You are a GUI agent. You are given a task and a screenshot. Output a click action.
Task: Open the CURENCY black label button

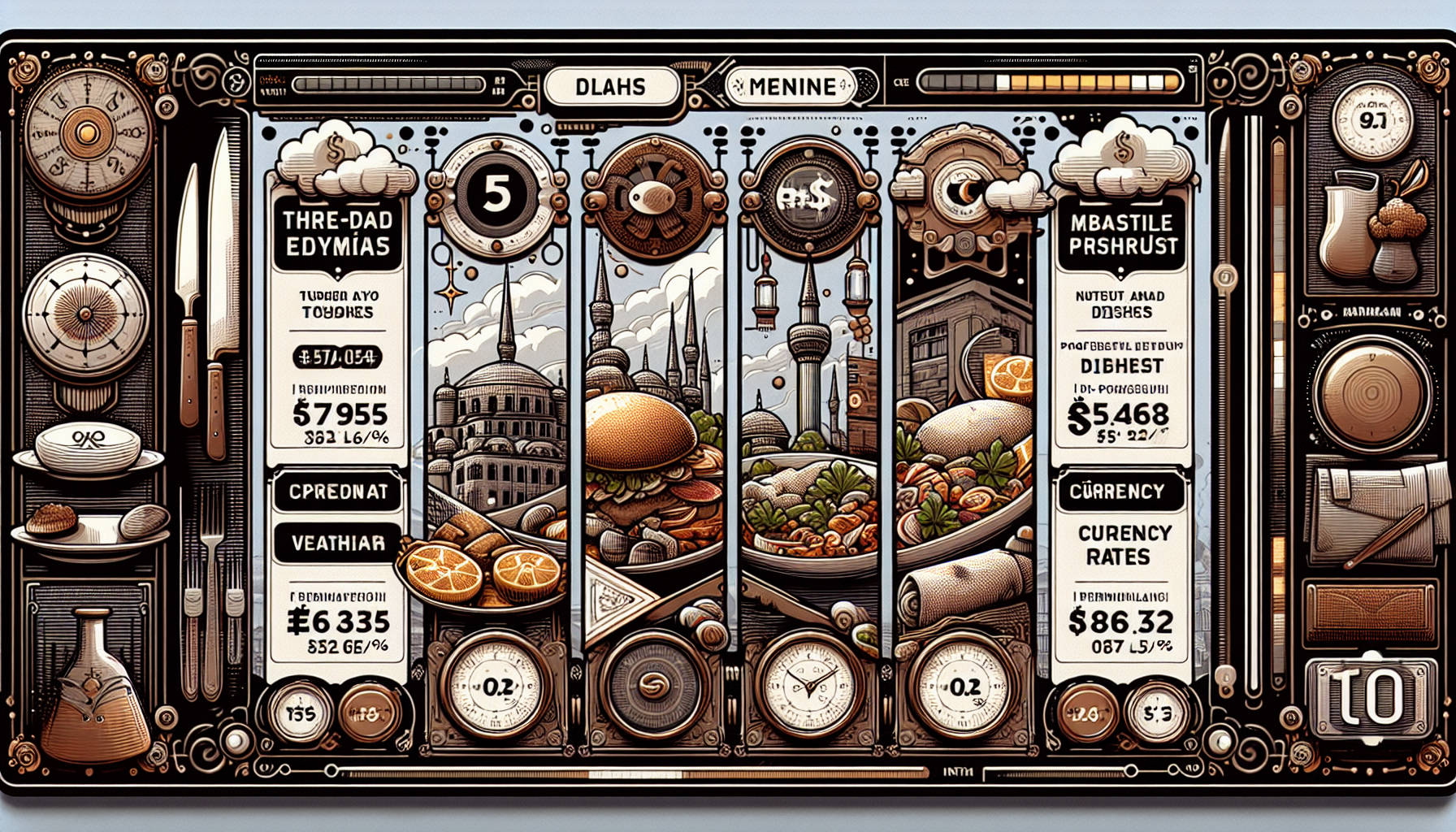coord(1117,492)
